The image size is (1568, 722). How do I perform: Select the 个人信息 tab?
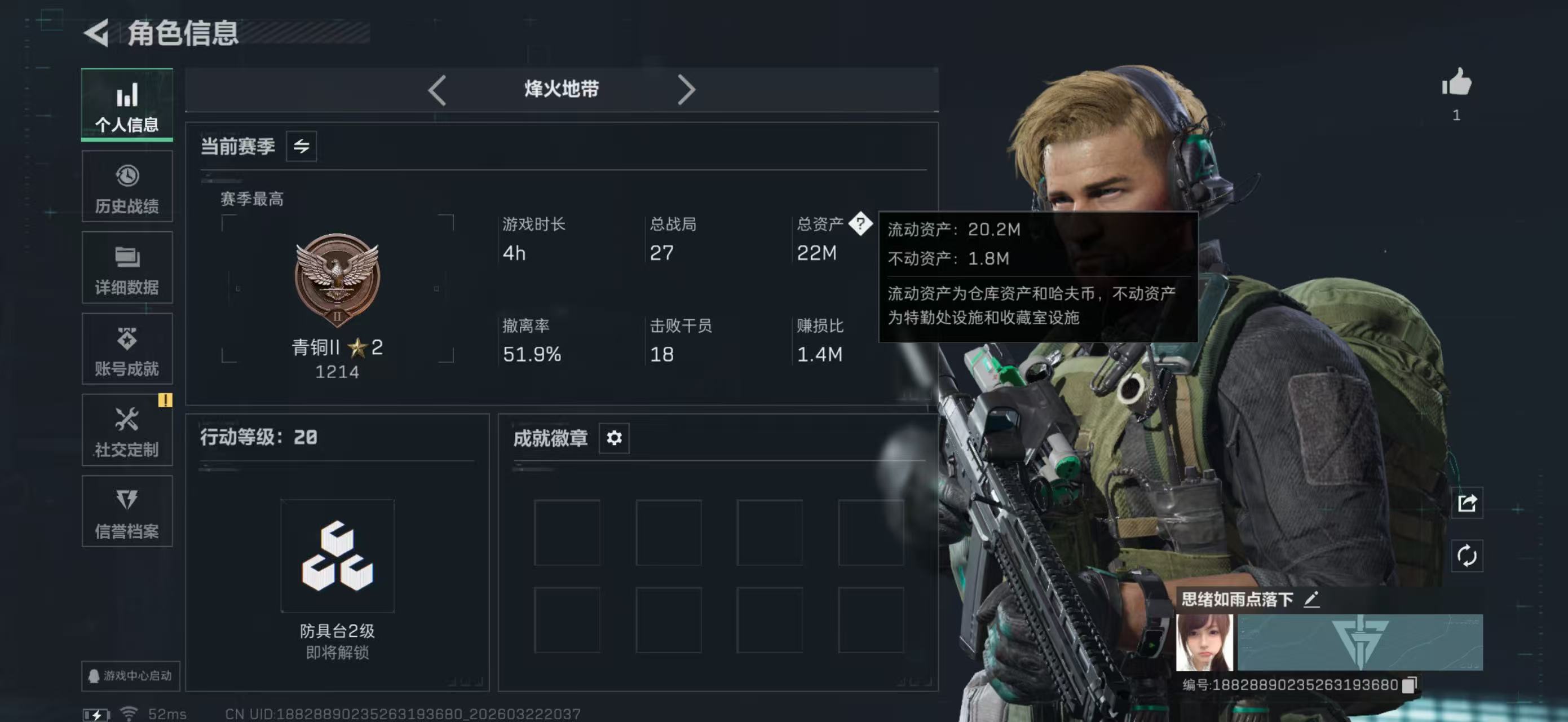pos(127,105)
